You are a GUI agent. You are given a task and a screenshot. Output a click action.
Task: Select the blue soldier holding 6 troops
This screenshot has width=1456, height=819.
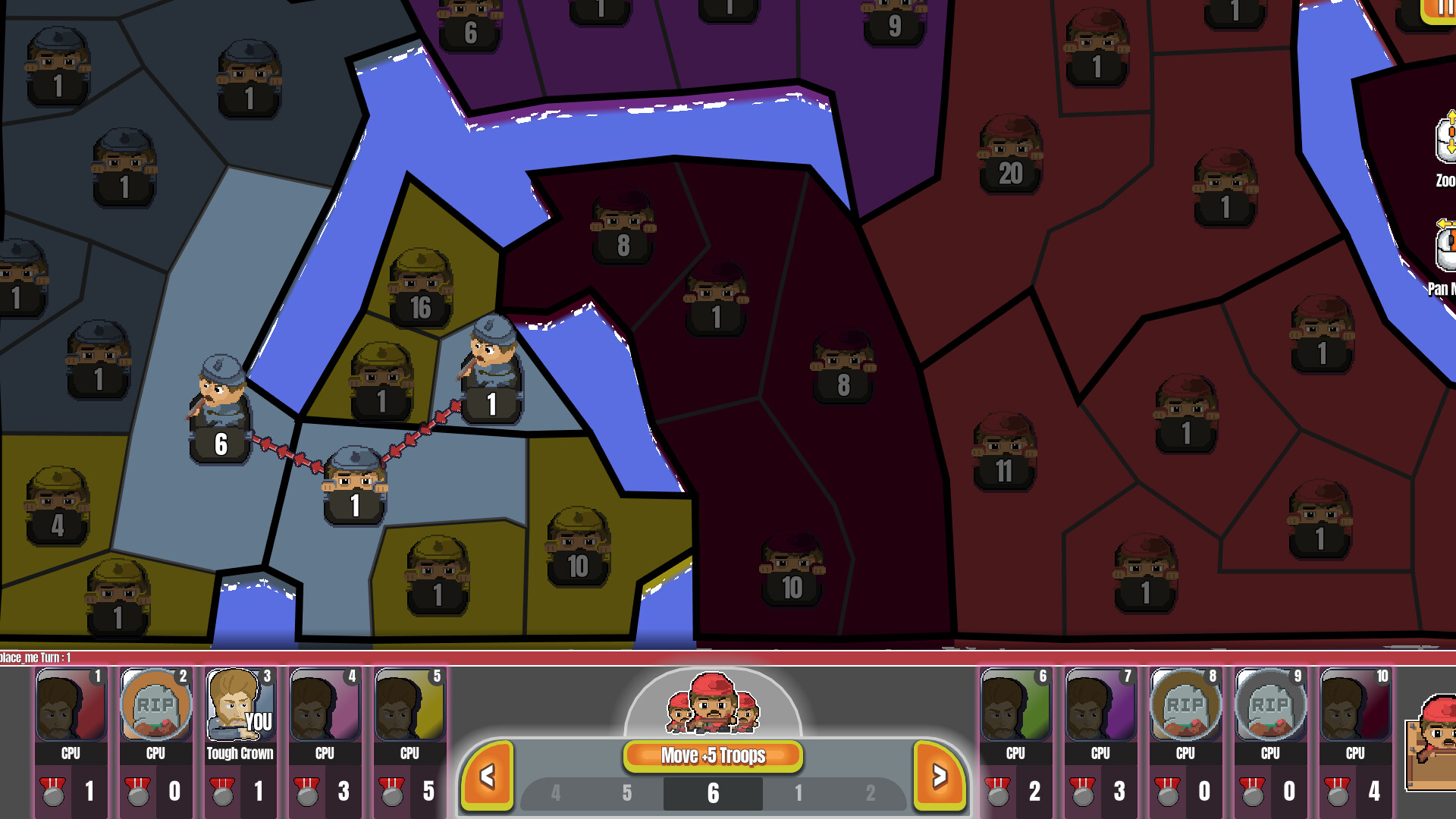[x=220, y=409]
